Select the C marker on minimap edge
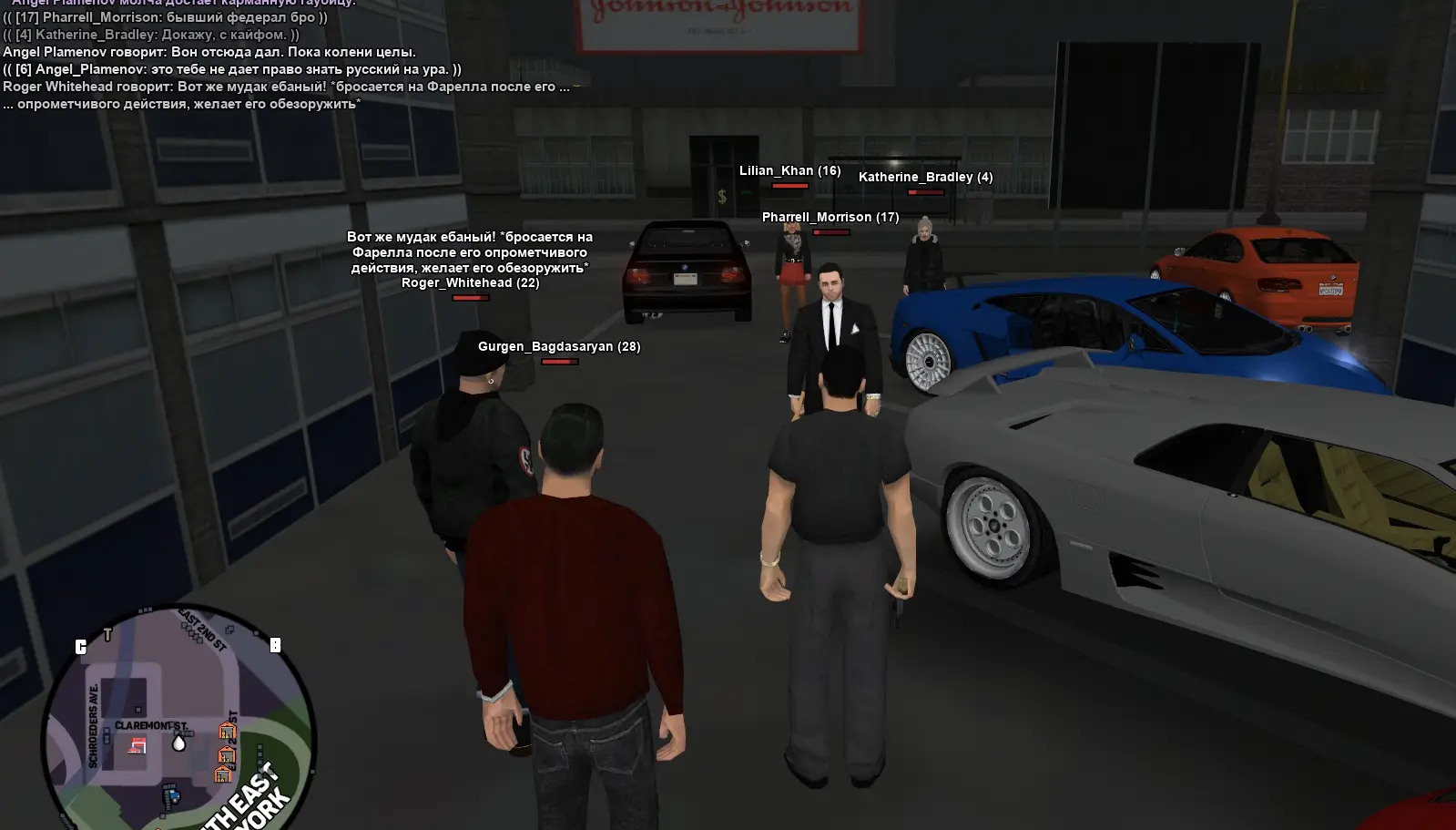Viewport: 1456px width, 830px height. point(81,647)
